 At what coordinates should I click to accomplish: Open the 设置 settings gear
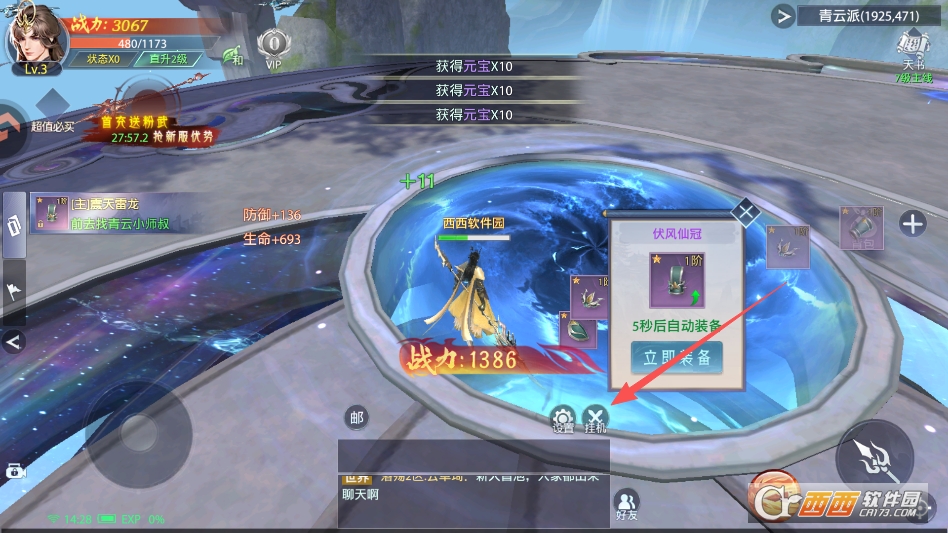(563, 419)
